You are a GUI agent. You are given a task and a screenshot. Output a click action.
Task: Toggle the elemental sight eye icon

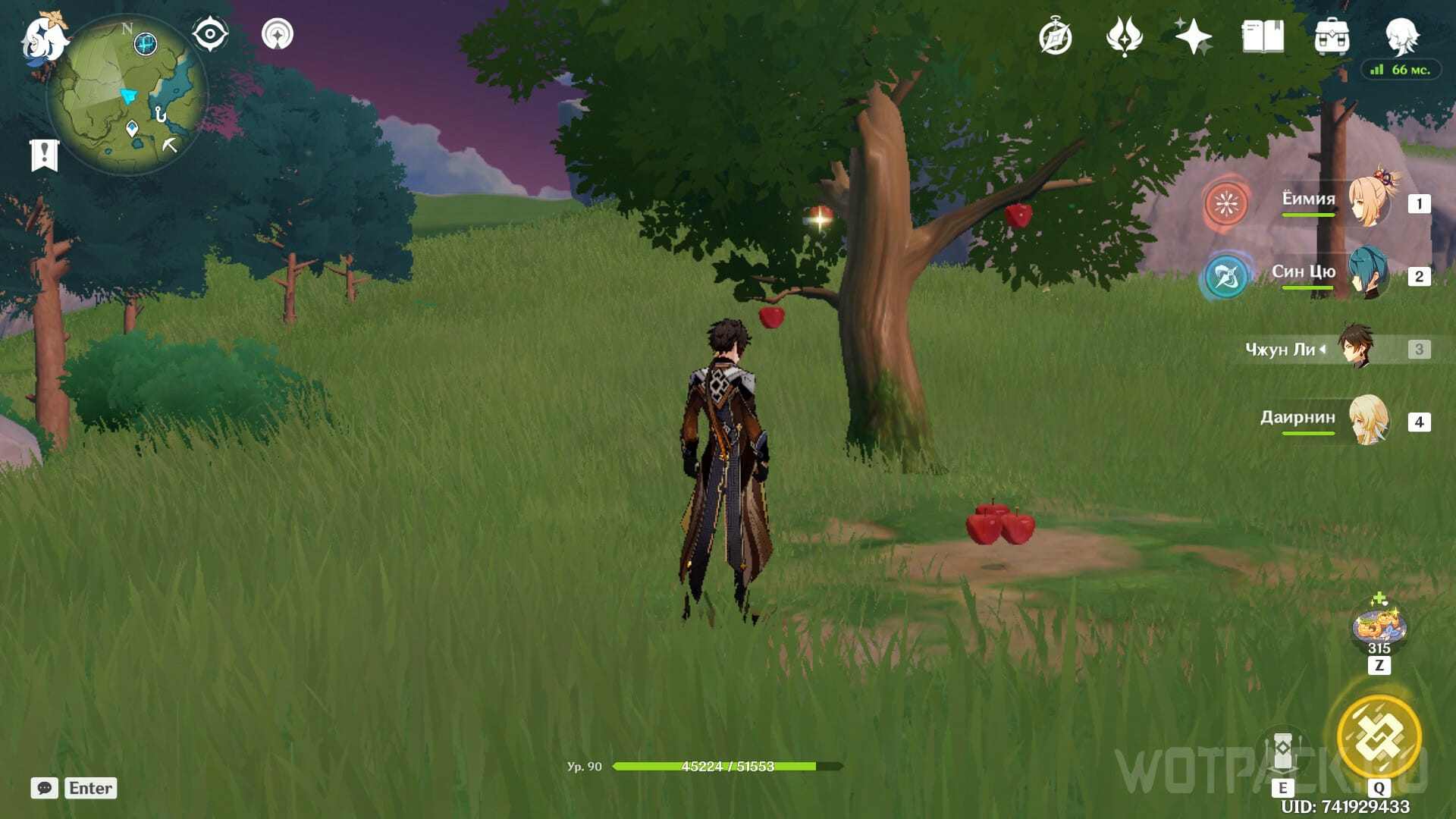pyautogui.click(x=210, y=34)
